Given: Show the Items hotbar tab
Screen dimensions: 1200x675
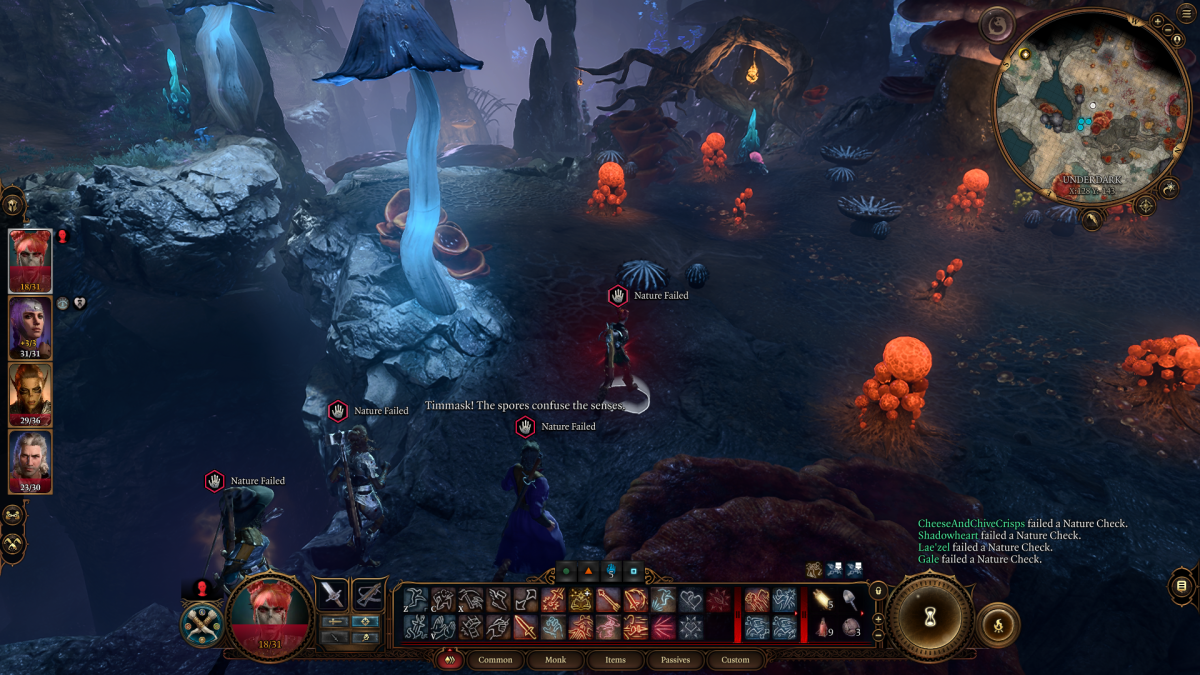Looking at the screenshot, I should [616, 660].
